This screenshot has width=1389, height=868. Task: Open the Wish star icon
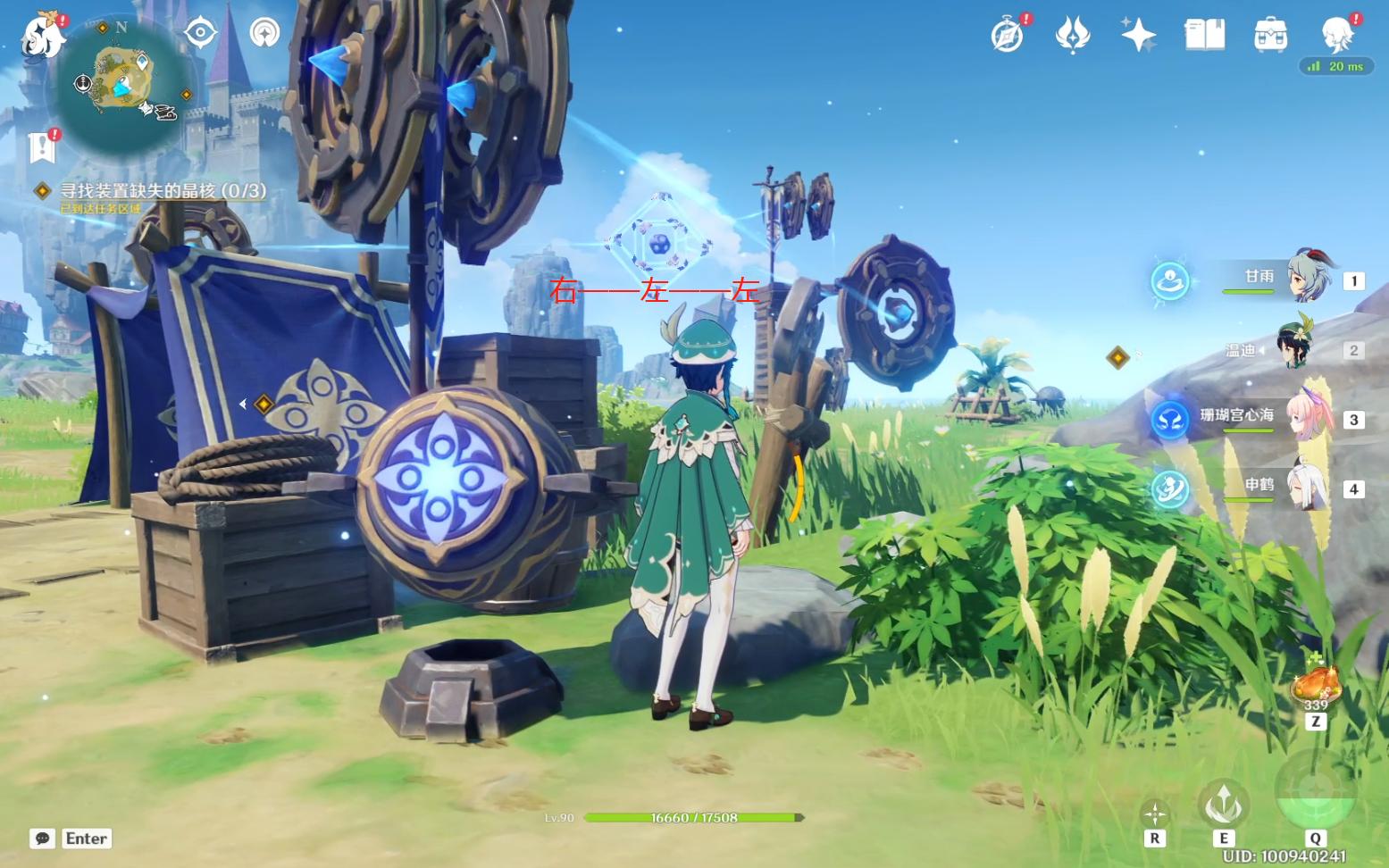[x=1138, y=36]
